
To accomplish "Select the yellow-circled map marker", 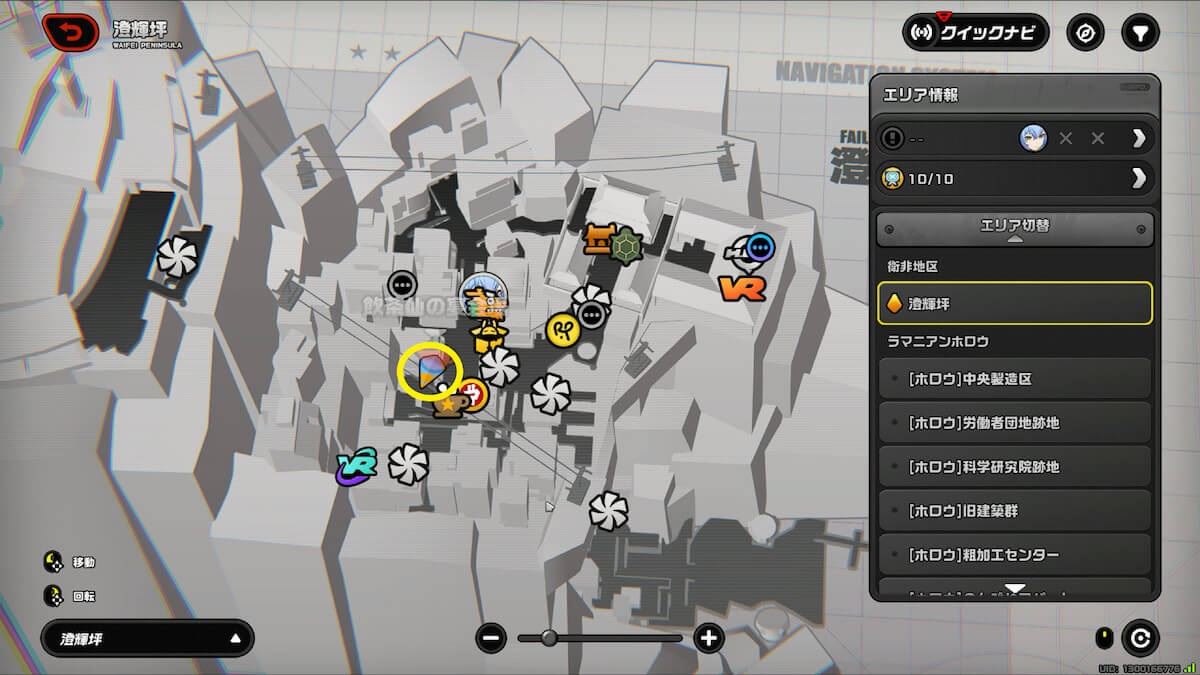I will point(429,371).
